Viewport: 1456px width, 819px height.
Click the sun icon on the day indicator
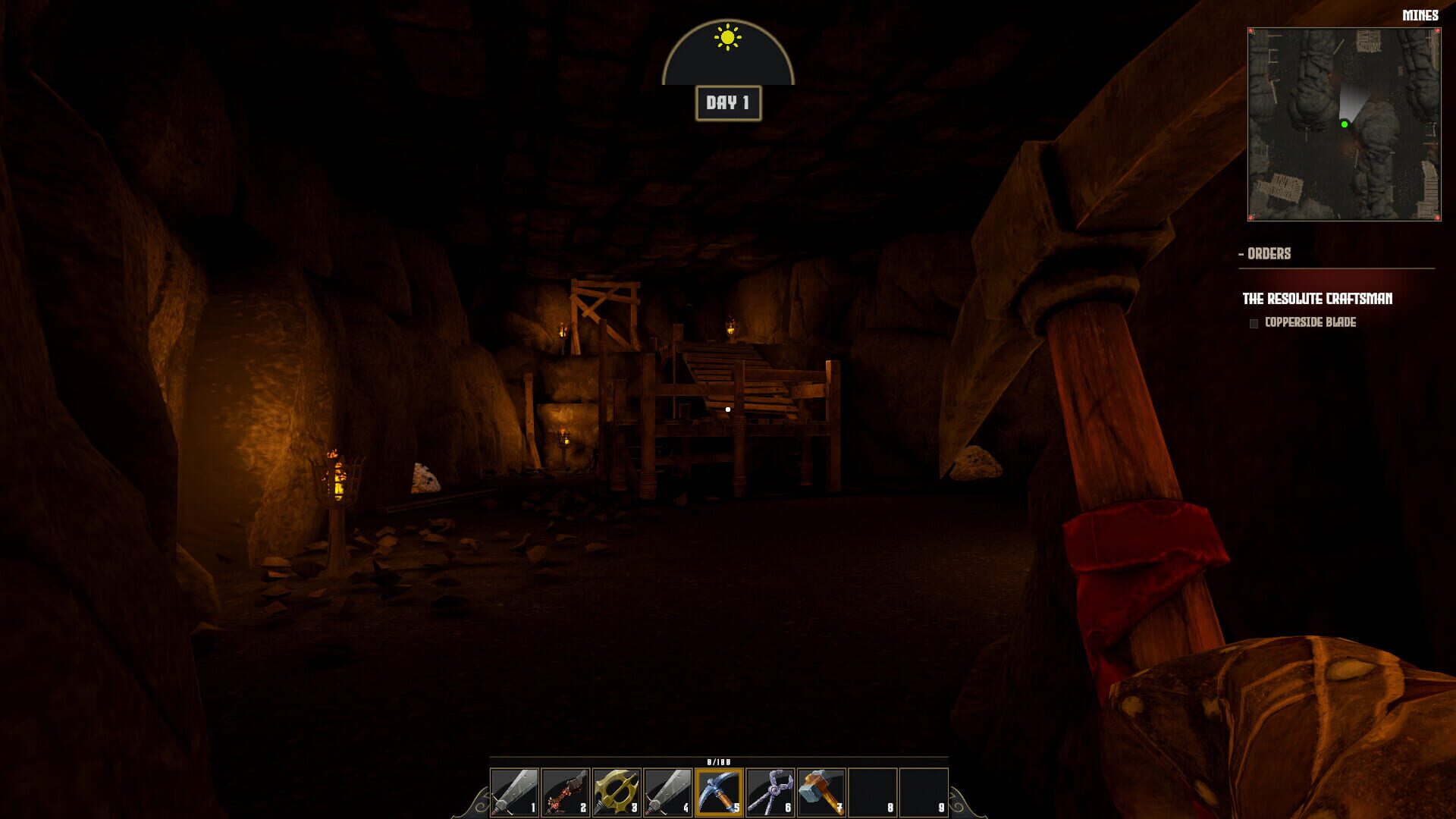click(726, 36)
